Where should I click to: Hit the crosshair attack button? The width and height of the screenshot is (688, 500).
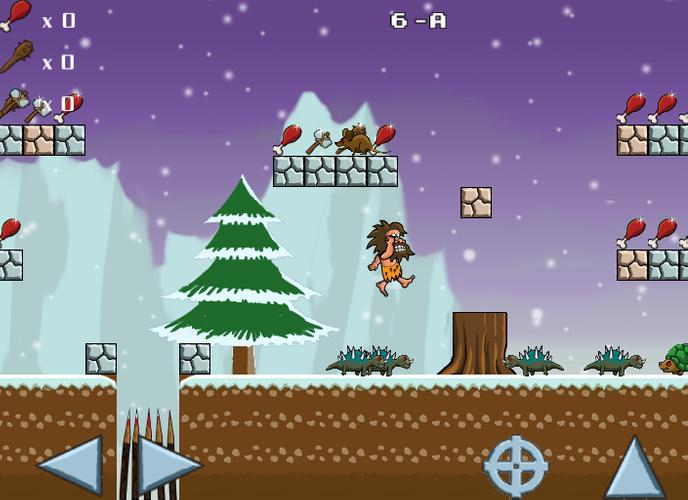point(516,465)
